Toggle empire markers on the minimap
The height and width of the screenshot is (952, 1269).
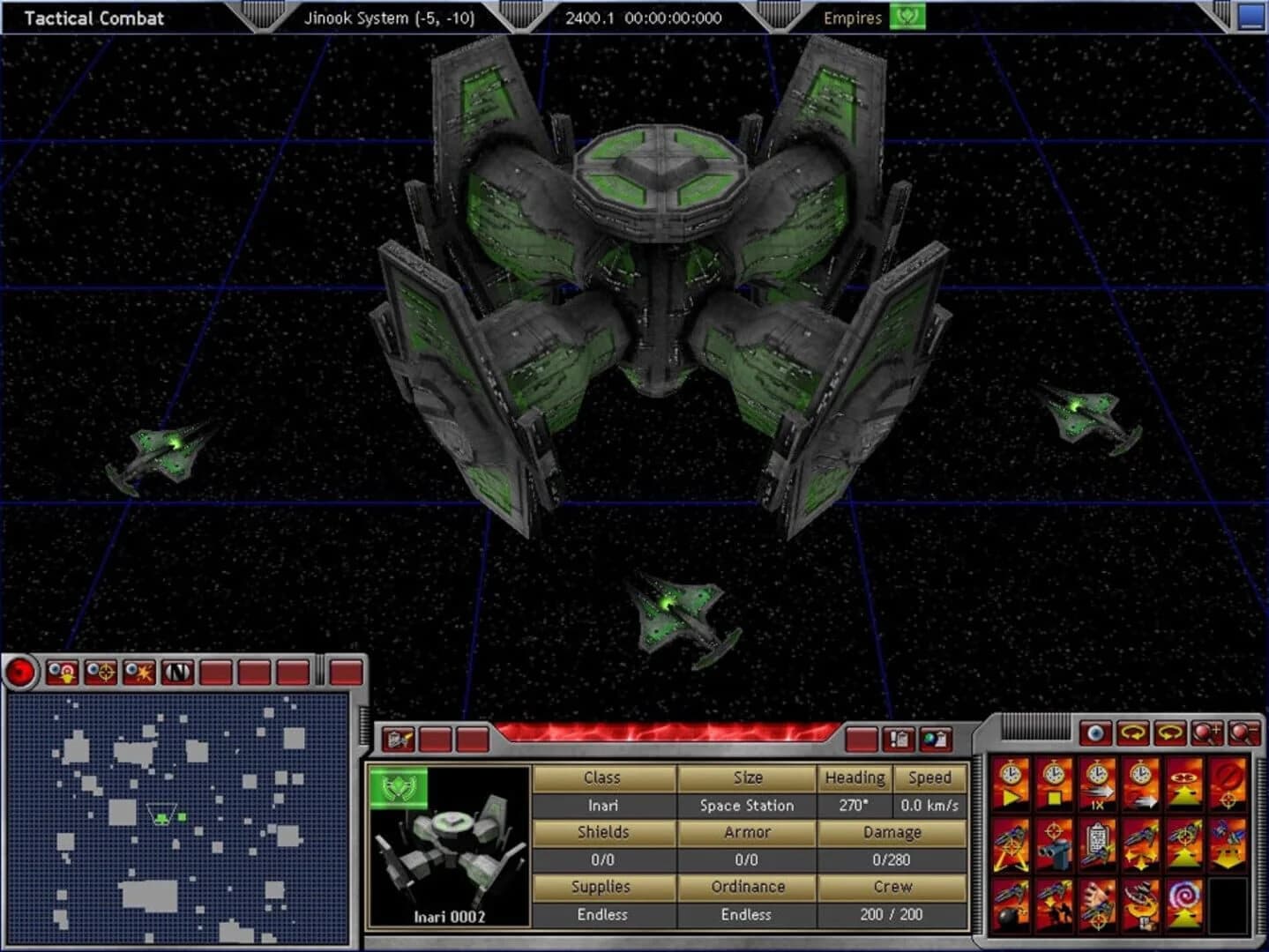tap(63, 672)
